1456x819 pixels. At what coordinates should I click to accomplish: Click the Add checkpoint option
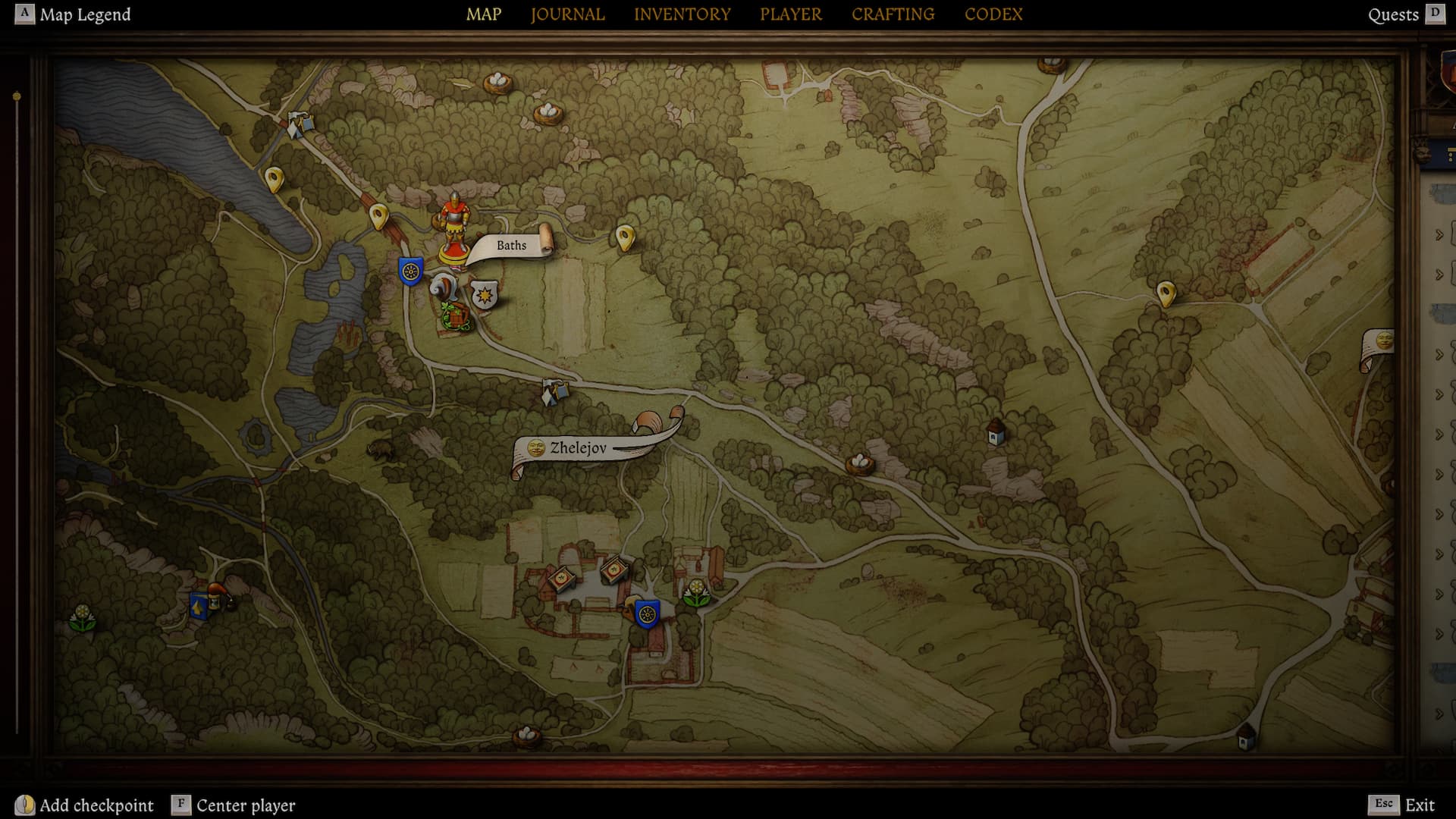pyautogui.click(x=84, y=805)
